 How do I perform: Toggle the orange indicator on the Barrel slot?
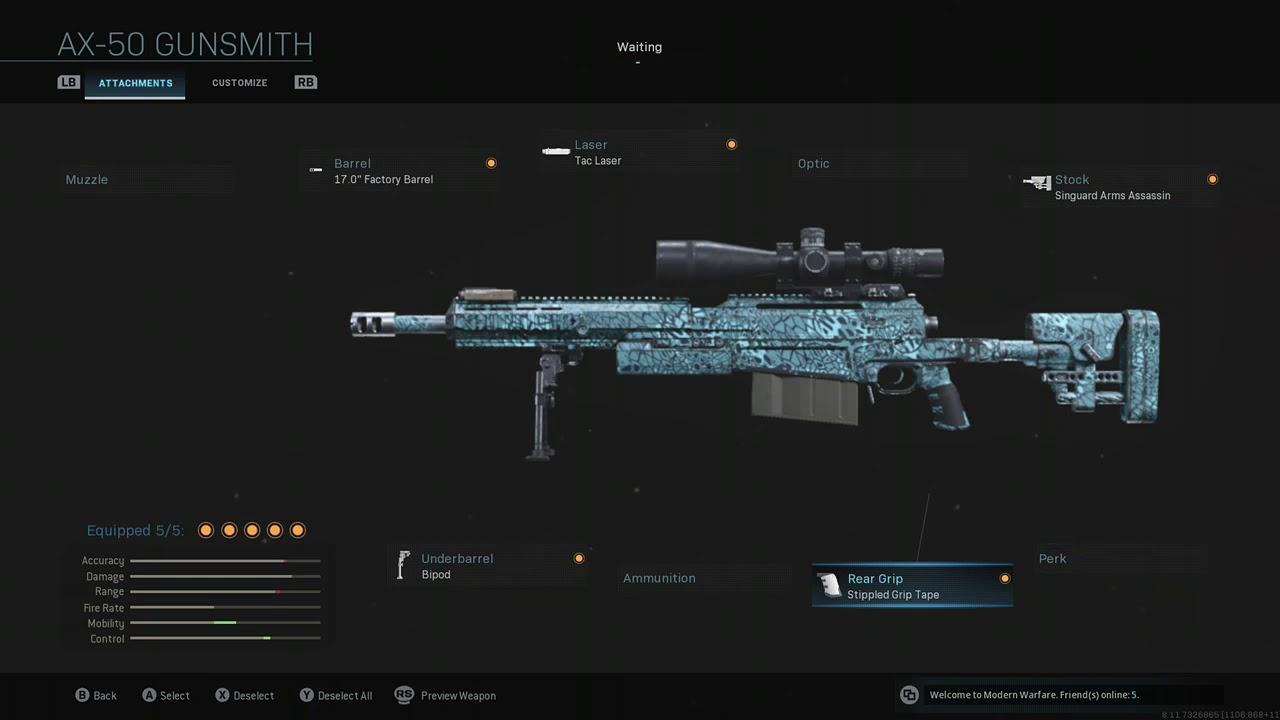pyautogui.click(x=491, y=162)
